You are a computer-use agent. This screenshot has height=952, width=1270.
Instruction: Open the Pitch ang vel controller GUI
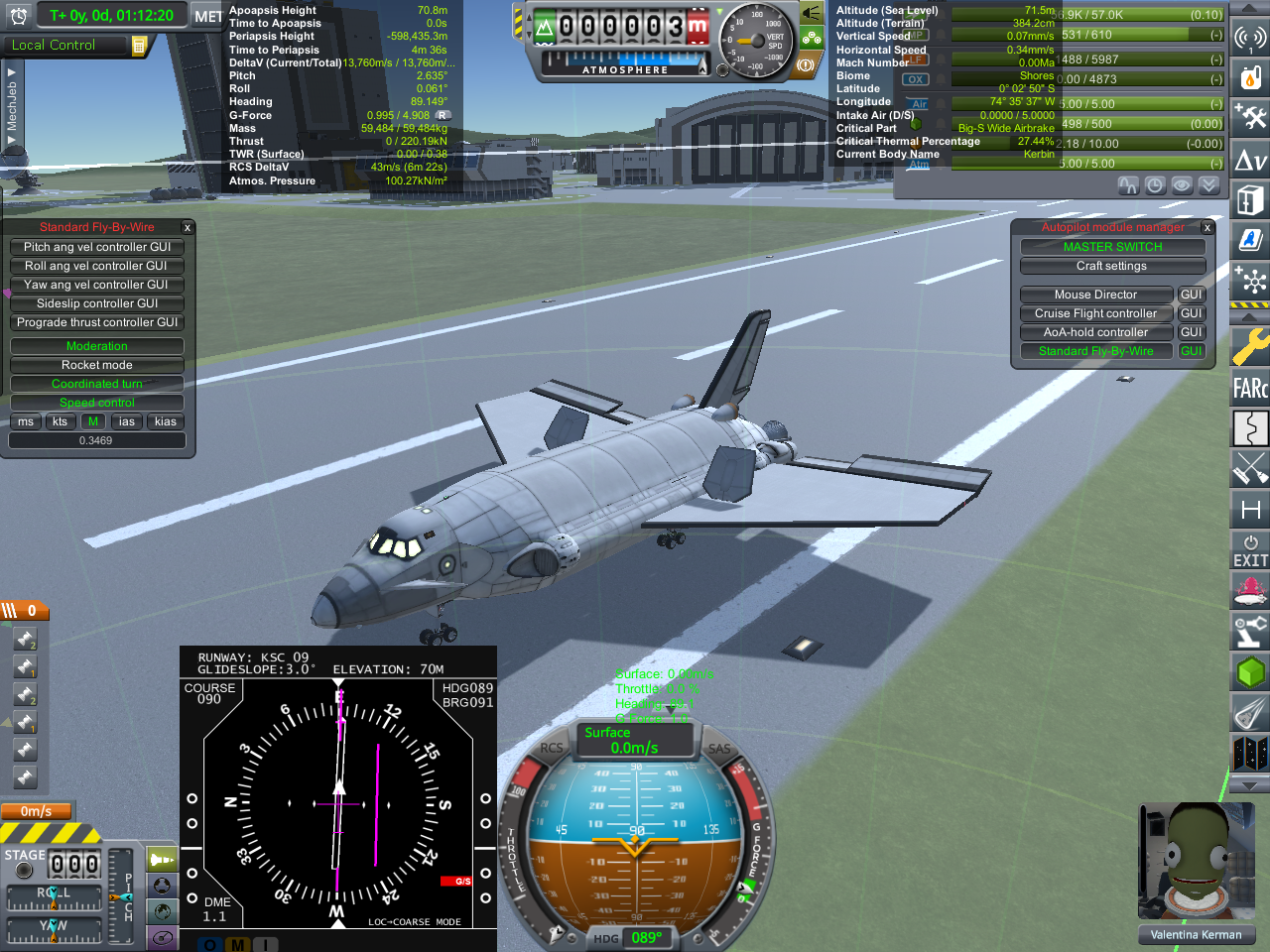(97, 247)
